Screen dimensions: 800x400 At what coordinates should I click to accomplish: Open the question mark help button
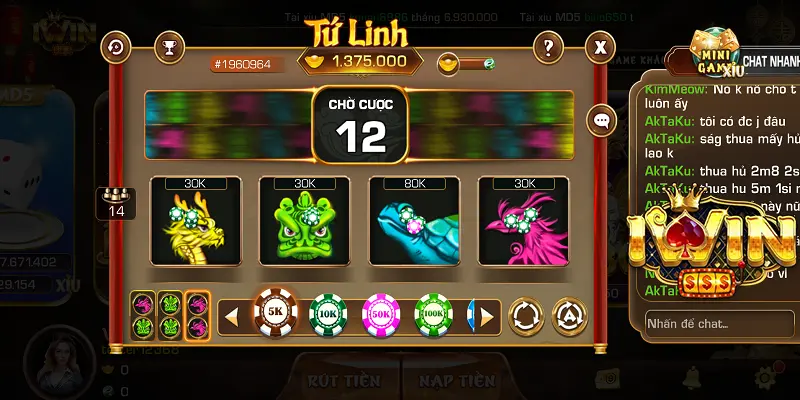(x=547, y=46)
